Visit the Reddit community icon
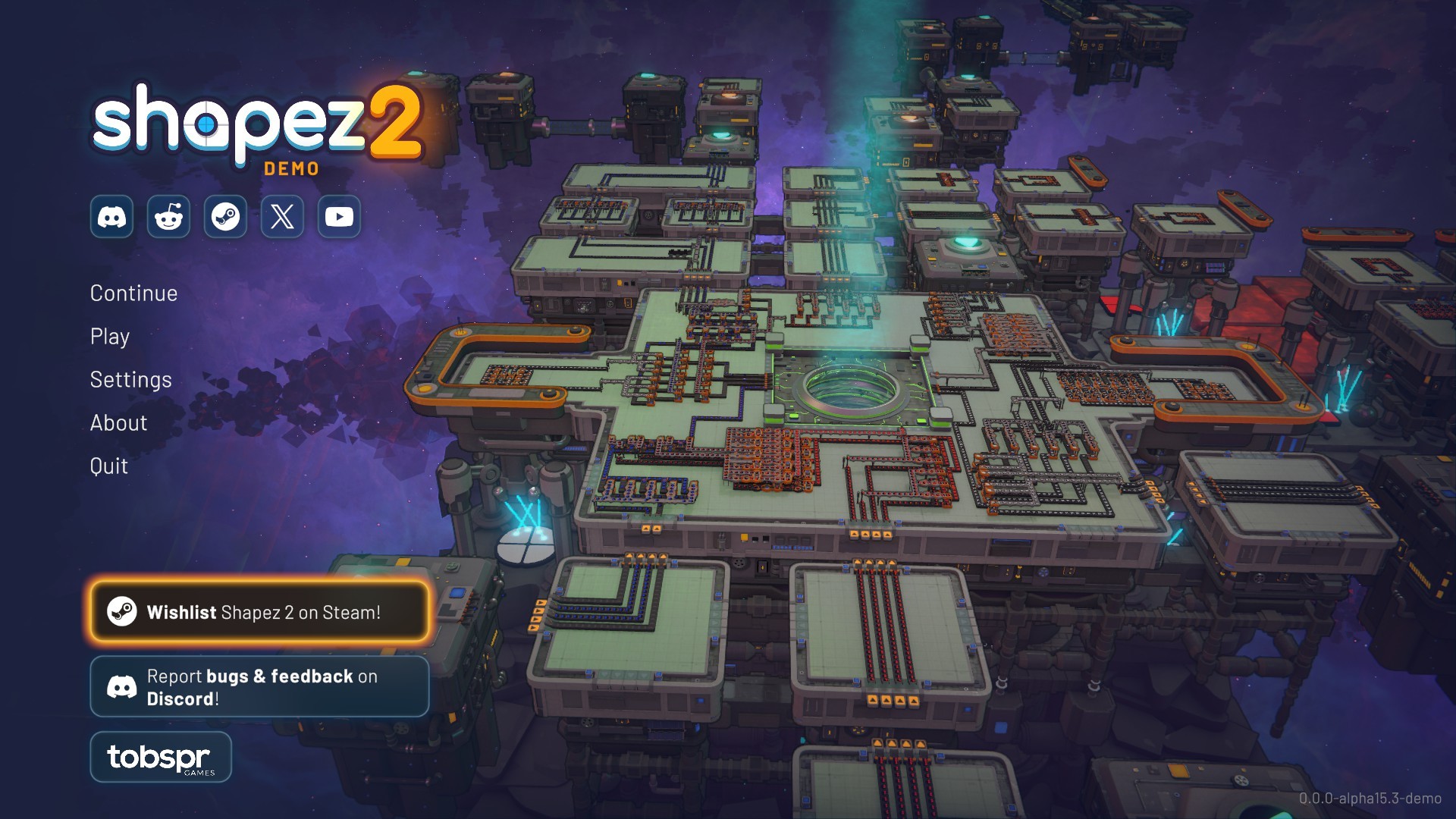Viewport: 1456px width, 819px height. (x=168, y=218)
